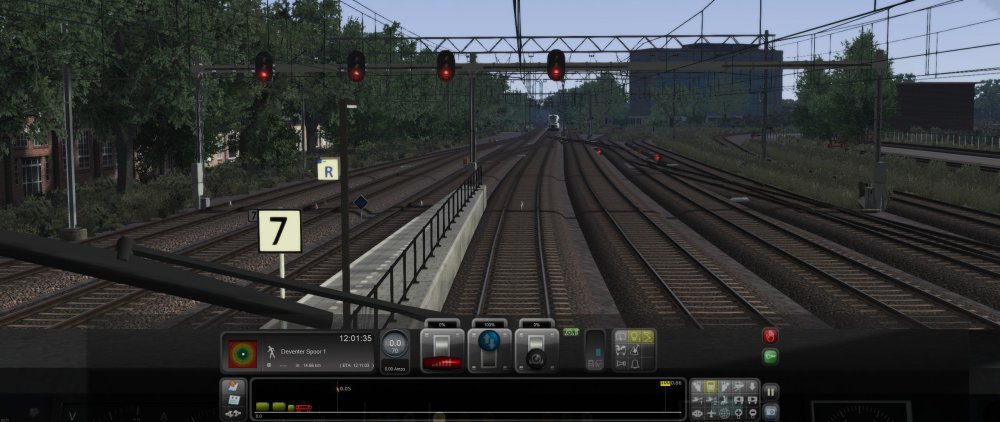
Task: Adjust the throttle lever with red base
Action: 441,351
